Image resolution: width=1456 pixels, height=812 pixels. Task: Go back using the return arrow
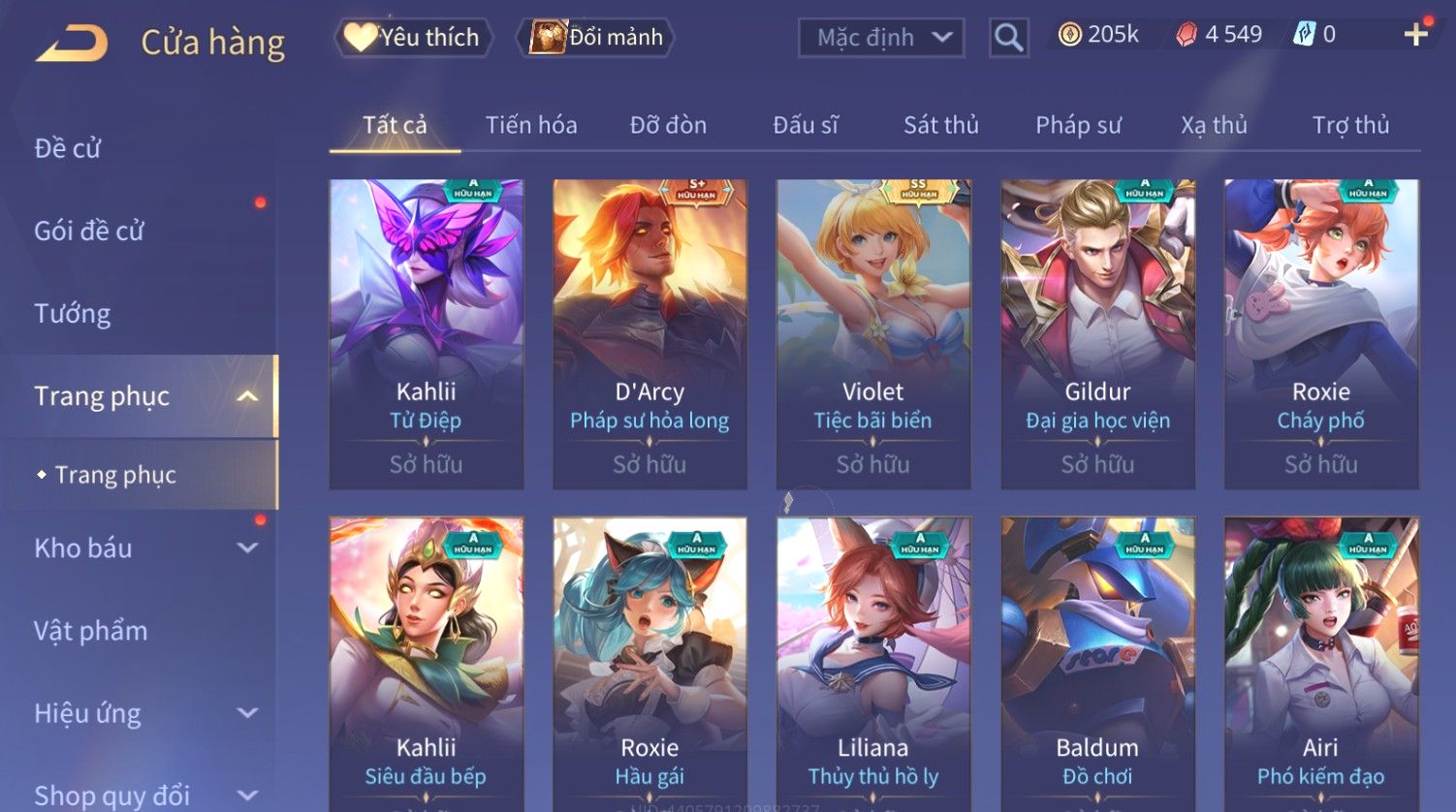coord(72,44)
